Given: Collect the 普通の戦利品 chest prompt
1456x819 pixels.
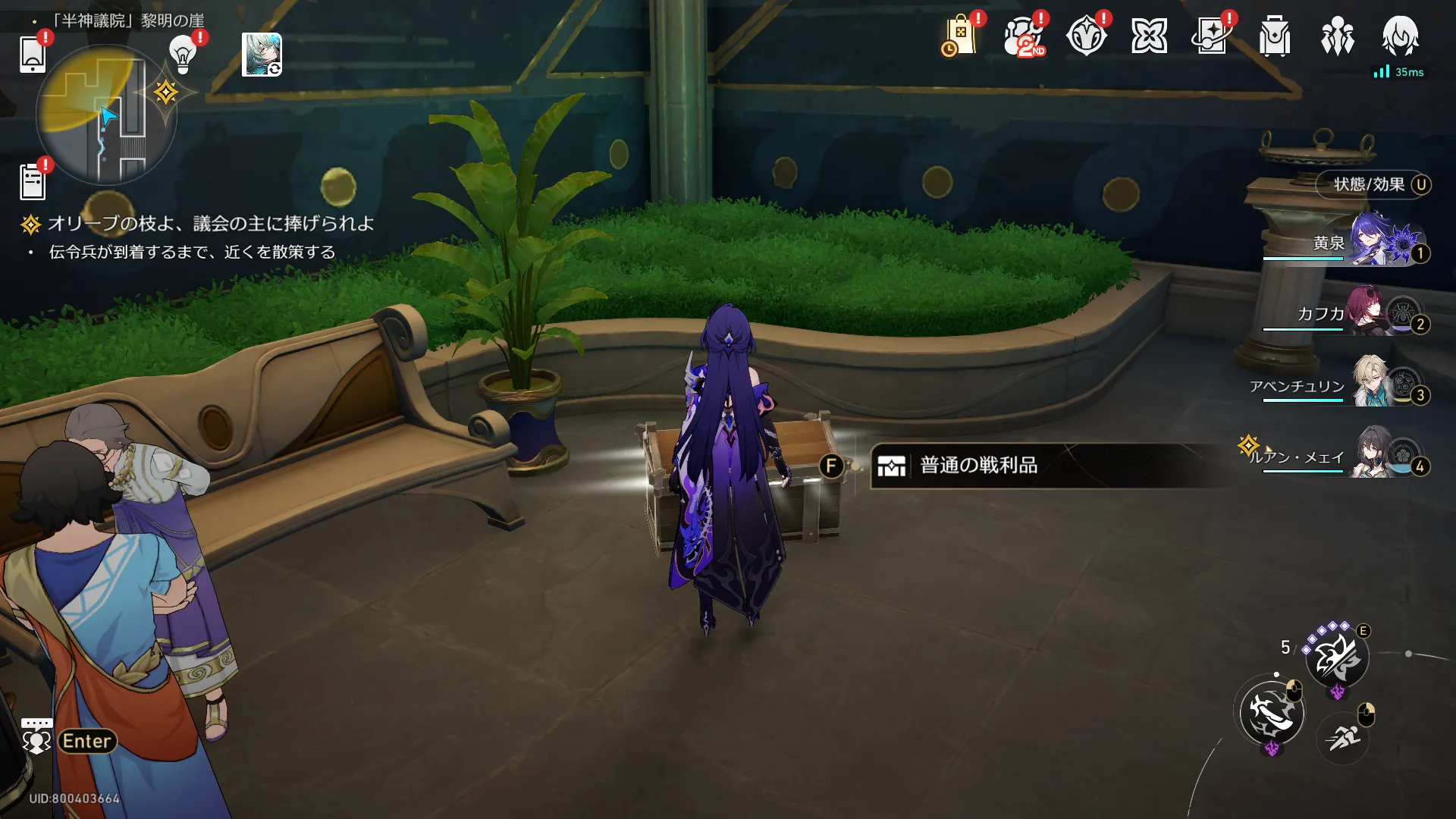Looking at the screenshot, I should tap(978, 466).
